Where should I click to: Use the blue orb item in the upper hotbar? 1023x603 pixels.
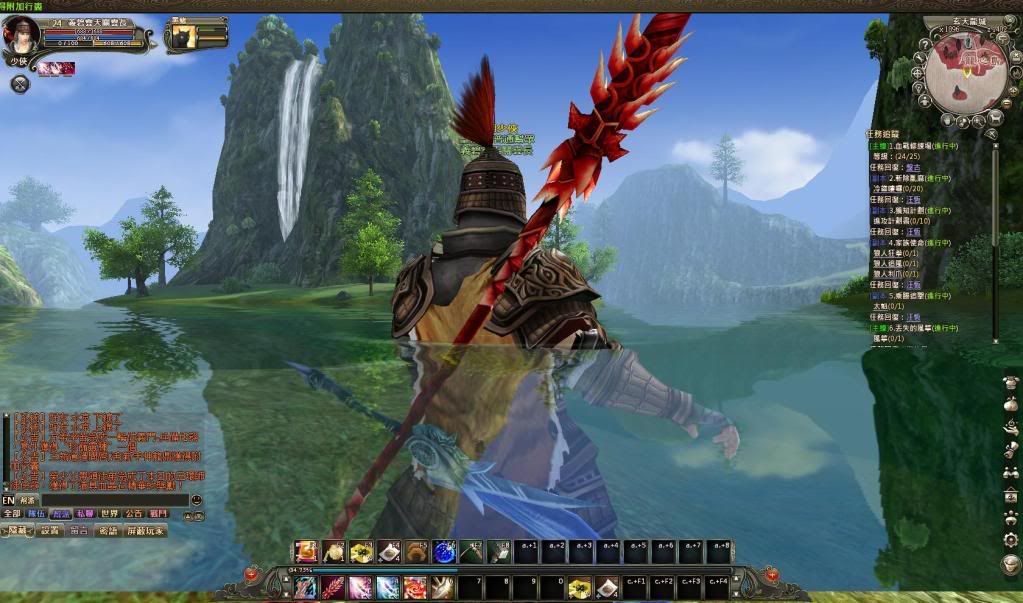click(444, 551)
